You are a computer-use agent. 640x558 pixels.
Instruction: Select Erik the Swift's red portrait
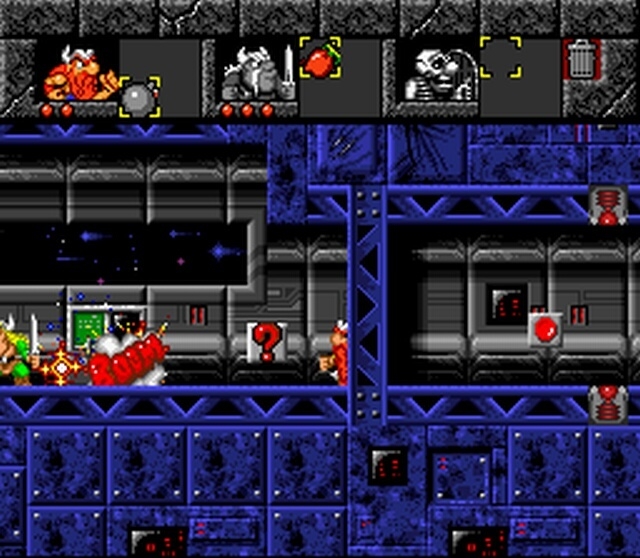pos(78,72)
